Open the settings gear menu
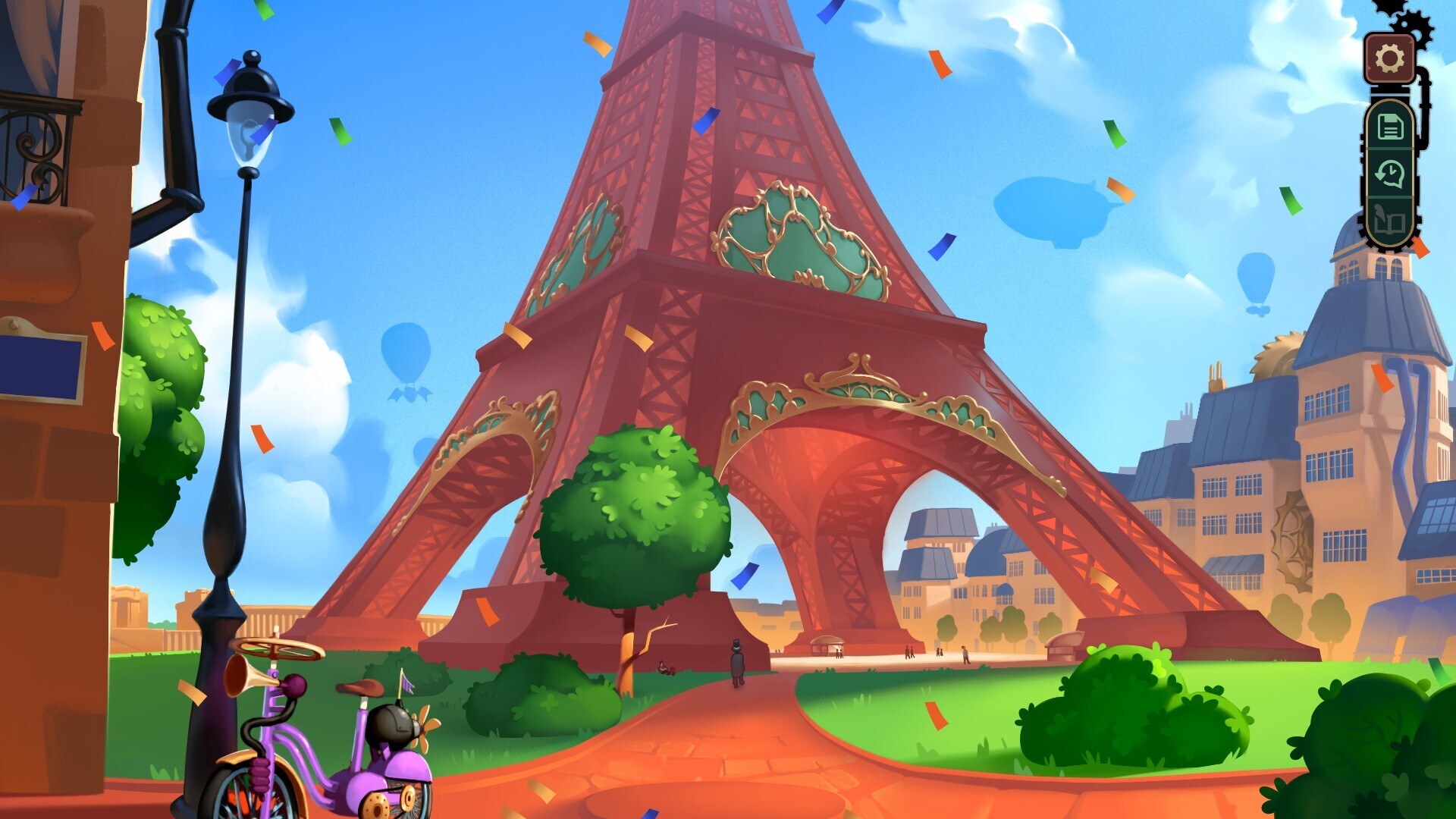This screenshot has height=819, width=1456. pos(1389,55)
